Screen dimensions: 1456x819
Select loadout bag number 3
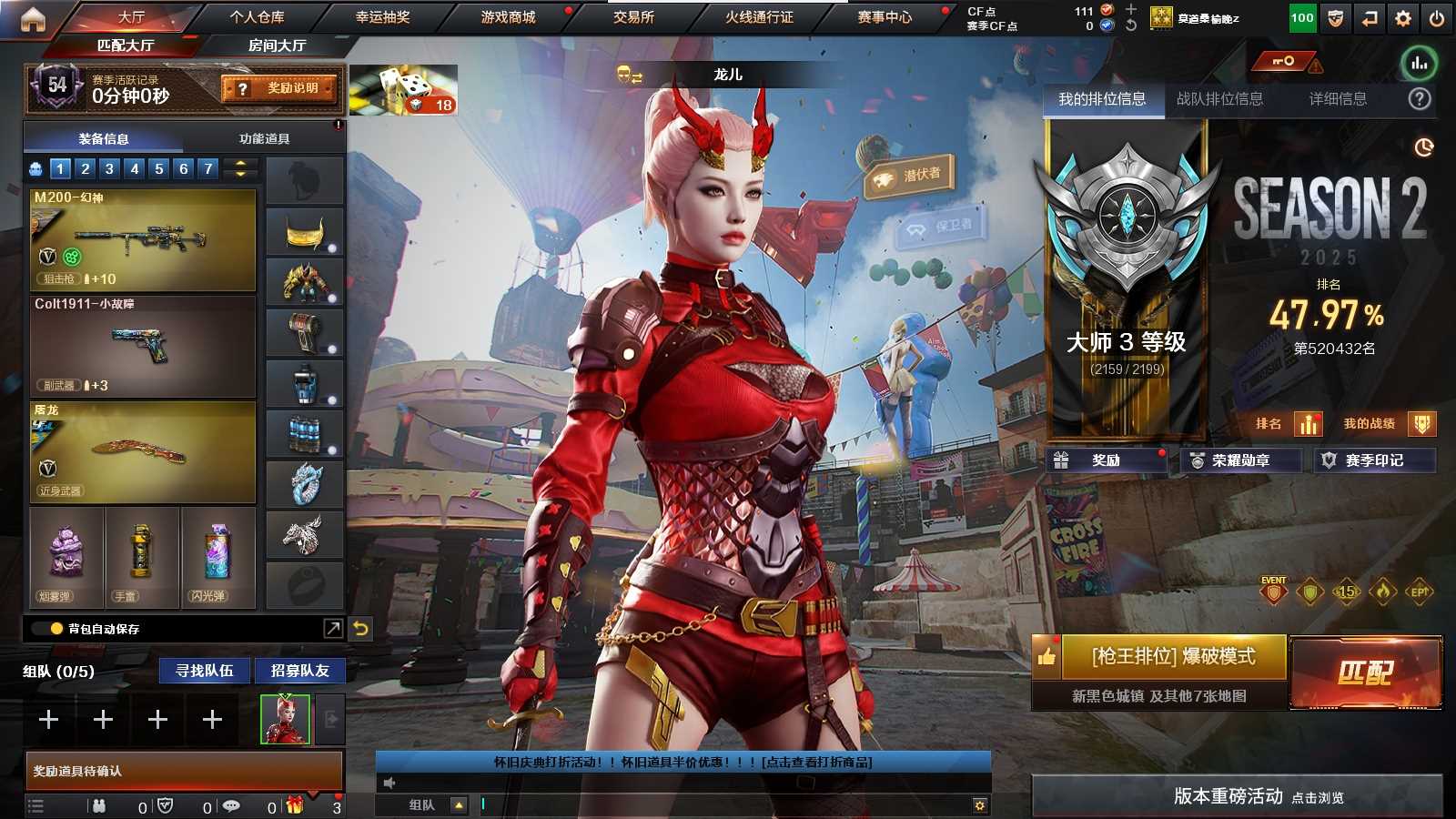pos(109,168)
